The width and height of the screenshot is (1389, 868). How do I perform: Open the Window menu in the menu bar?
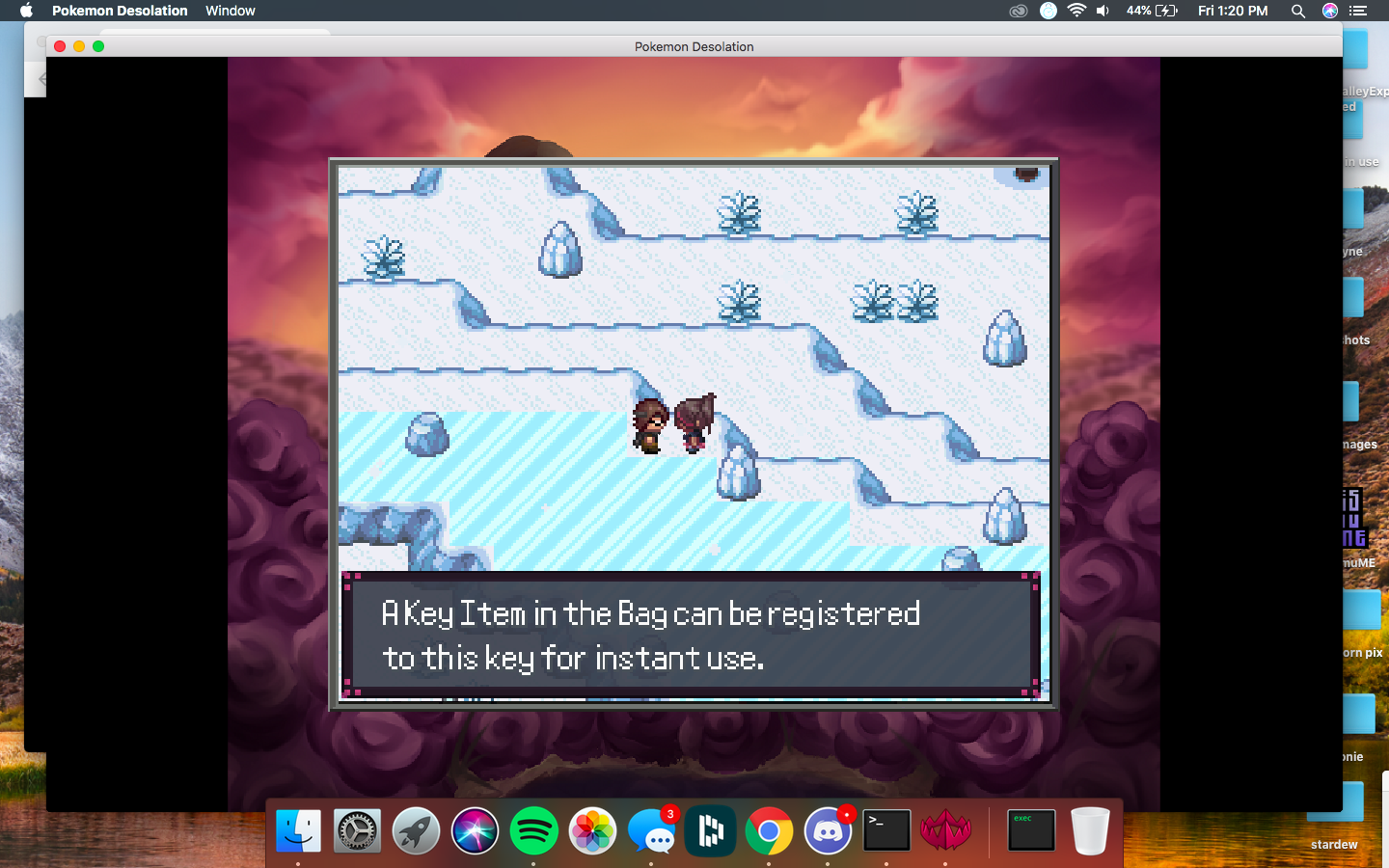230,11
